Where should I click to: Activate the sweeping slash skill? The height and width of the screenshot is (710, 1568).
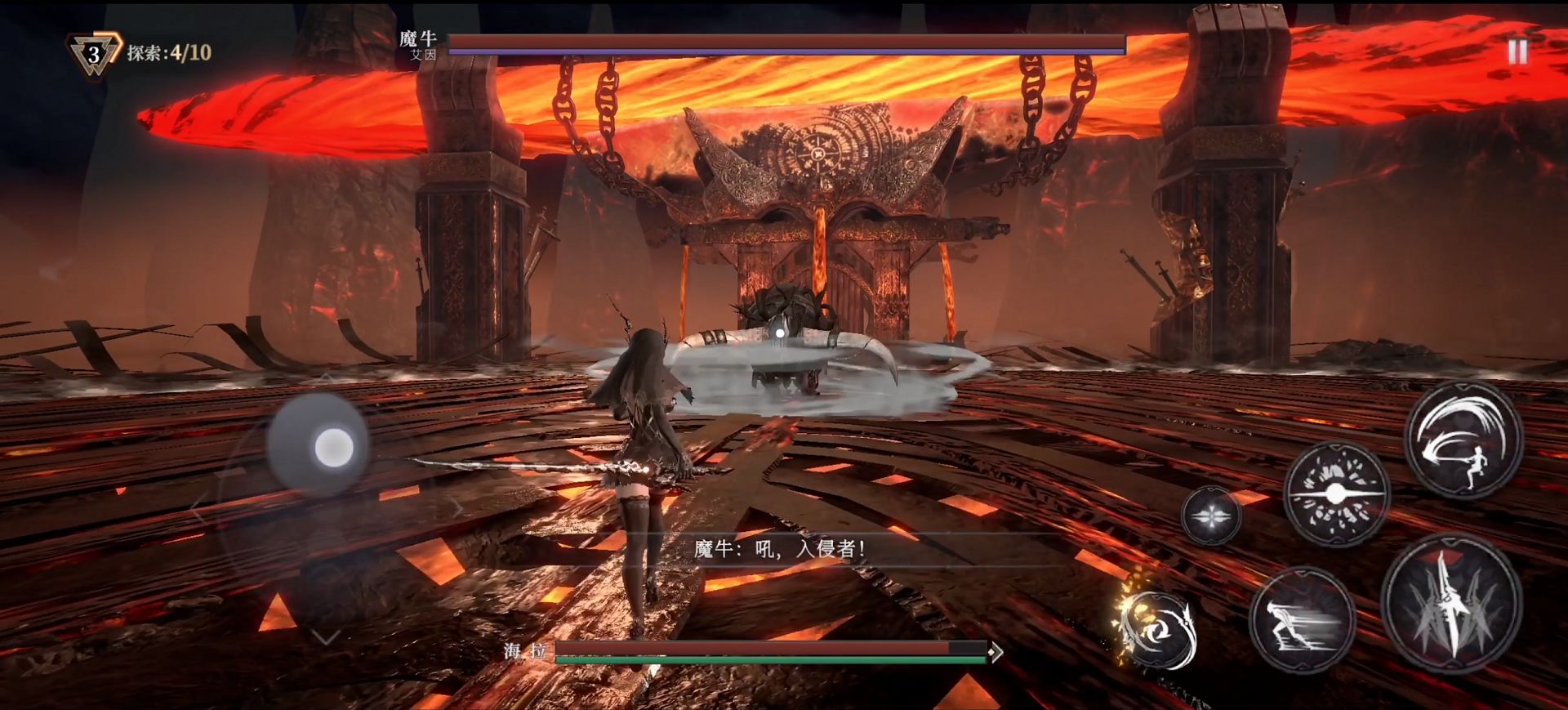point(1463,440)
